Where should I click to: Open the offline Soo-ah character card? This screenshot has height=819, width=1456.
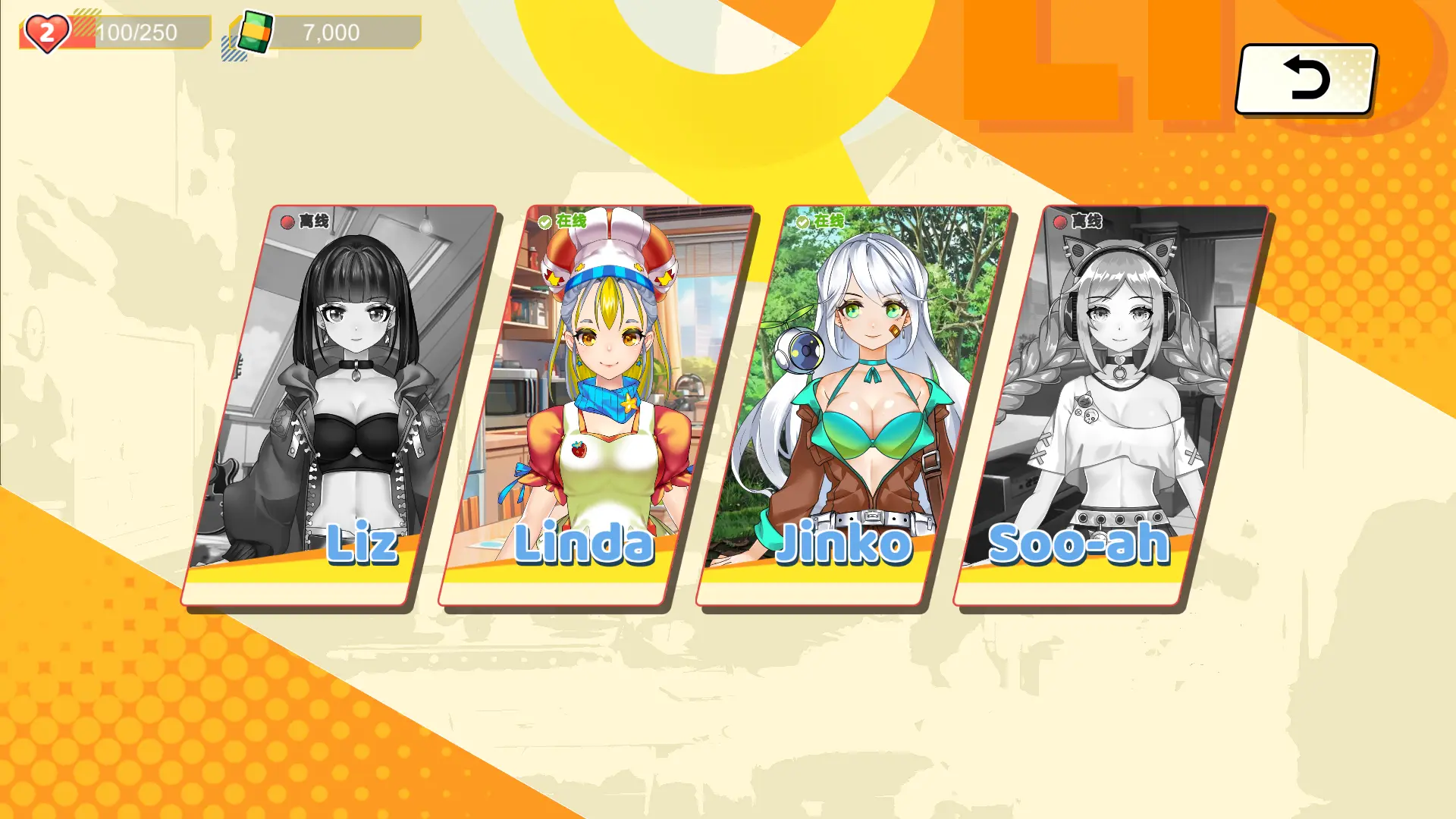(x=1112, y=406)
